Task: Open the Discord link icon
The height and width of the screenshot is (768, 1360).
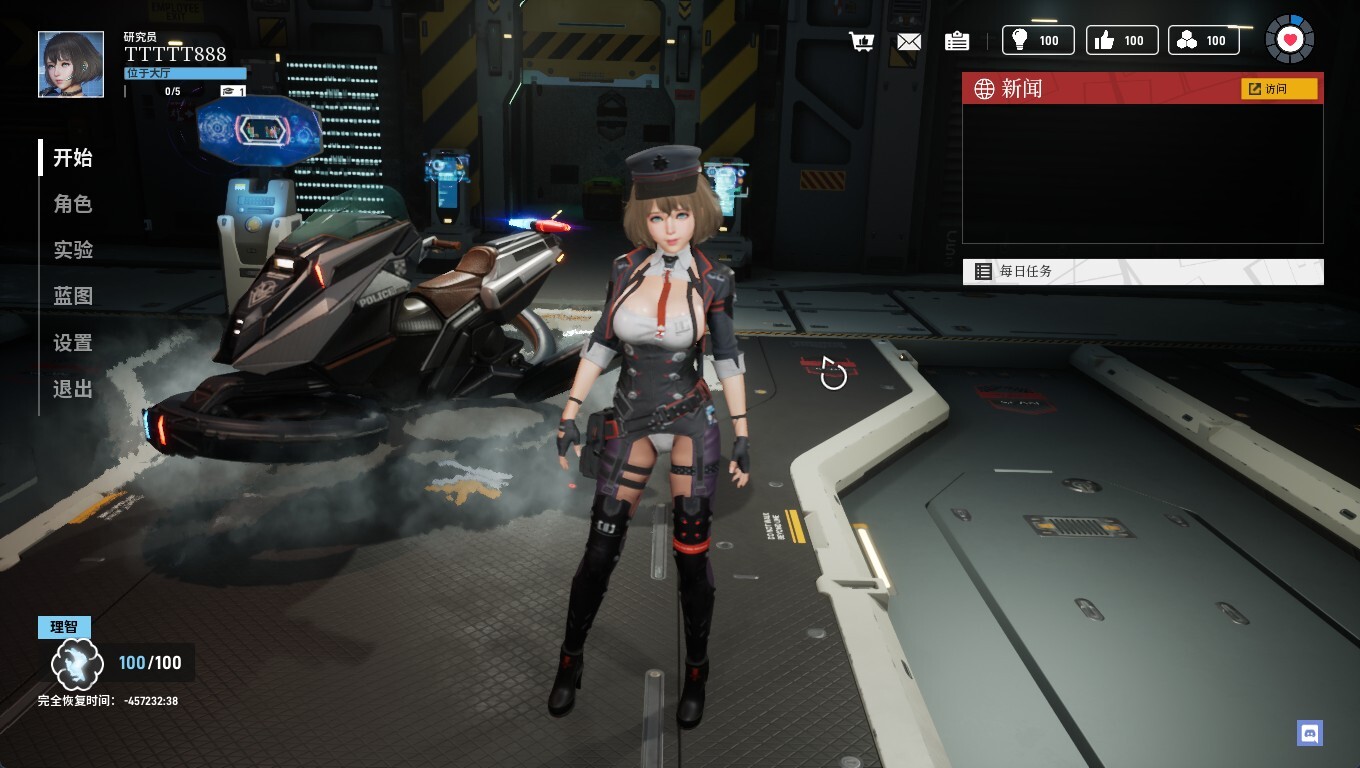Action: [x=1309, y=733]
